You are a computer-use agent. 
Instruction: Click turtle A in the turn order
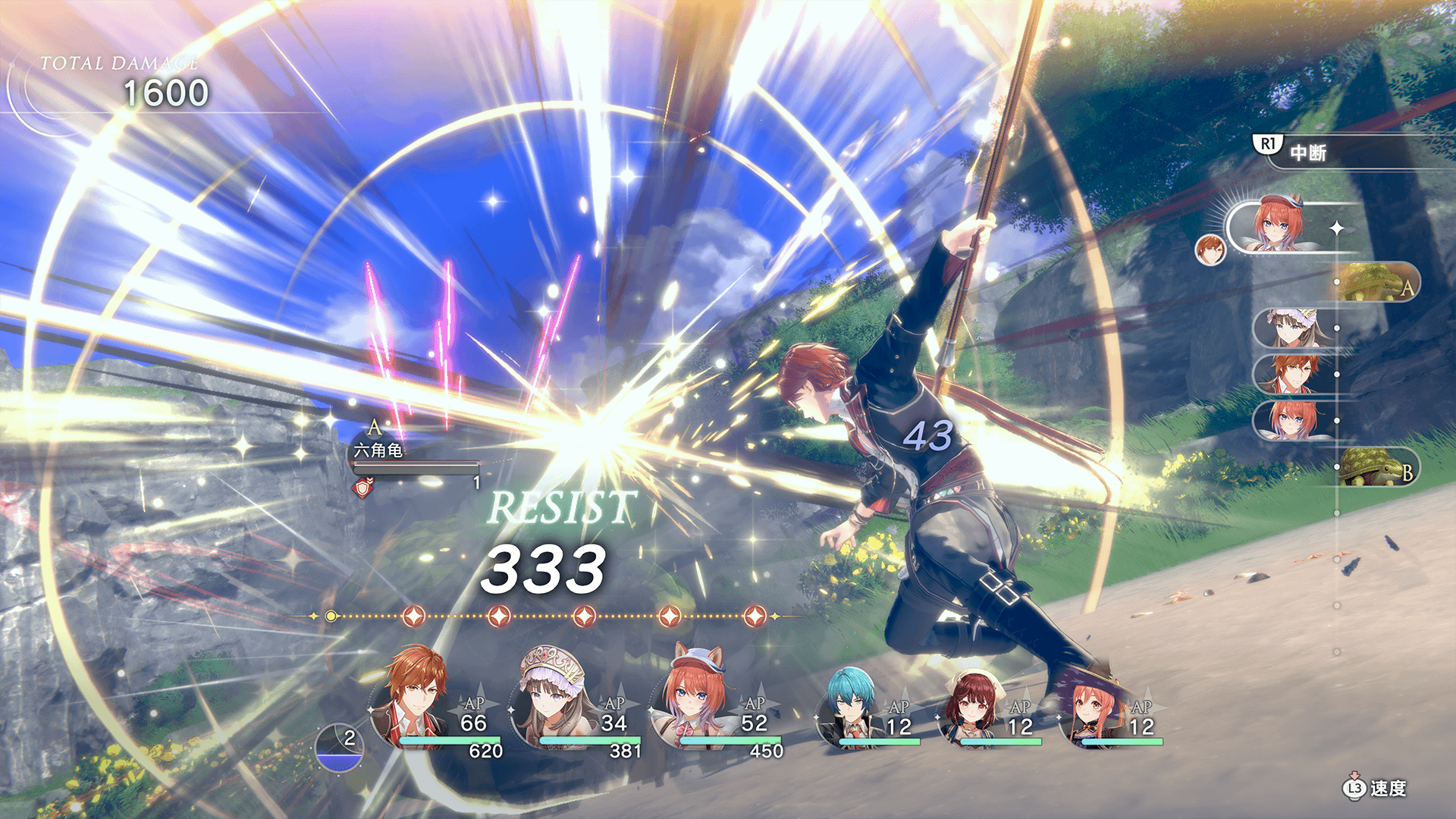(1375, 283)
